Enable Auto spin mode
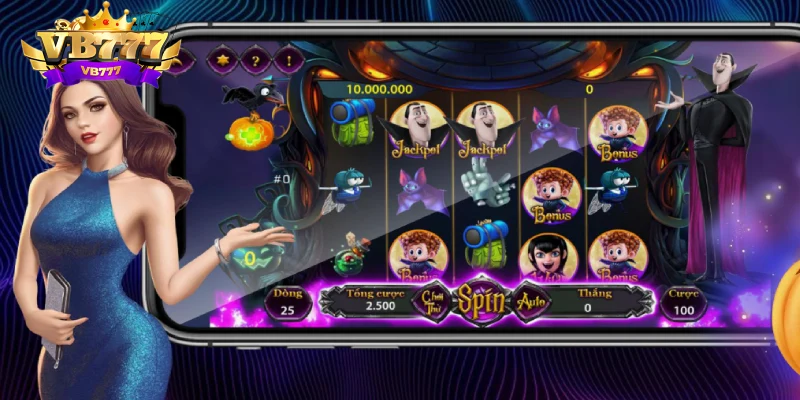800x400 pixels. point(530,300)
